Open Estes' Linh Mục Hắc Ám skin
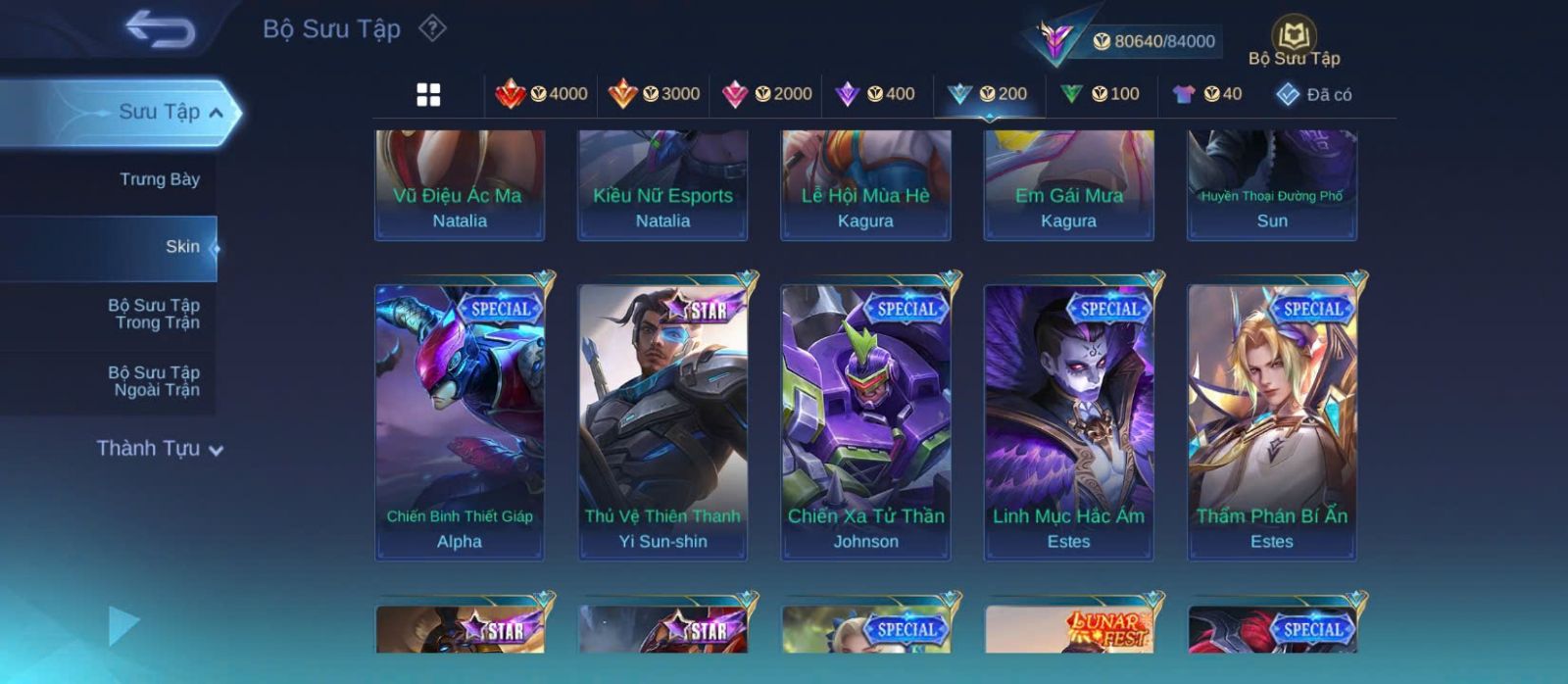This screenshot has width=1568, height=684. click(1068, 421)
